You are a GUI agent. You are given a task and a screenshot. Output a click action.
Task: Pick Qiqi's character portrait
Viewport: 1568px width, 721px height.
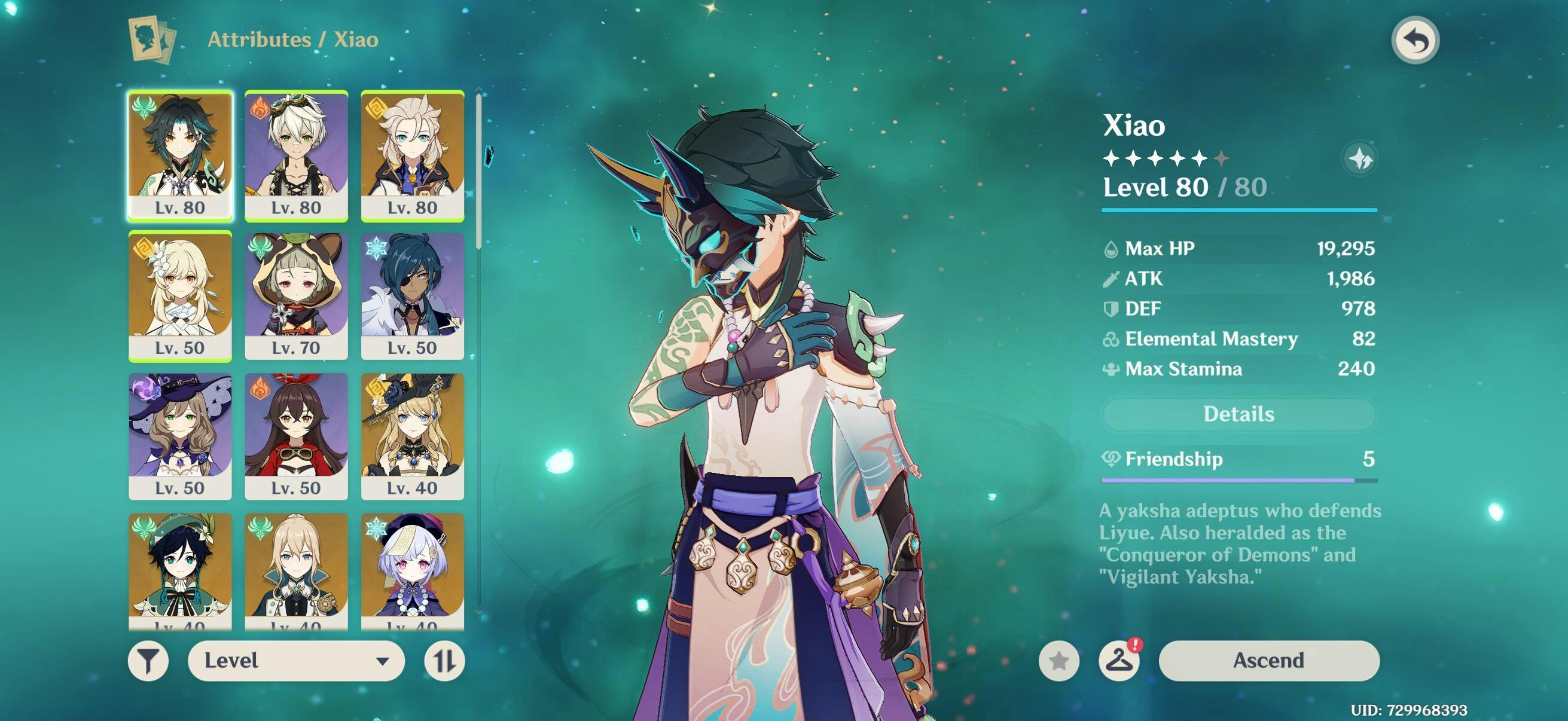point(412,569)
